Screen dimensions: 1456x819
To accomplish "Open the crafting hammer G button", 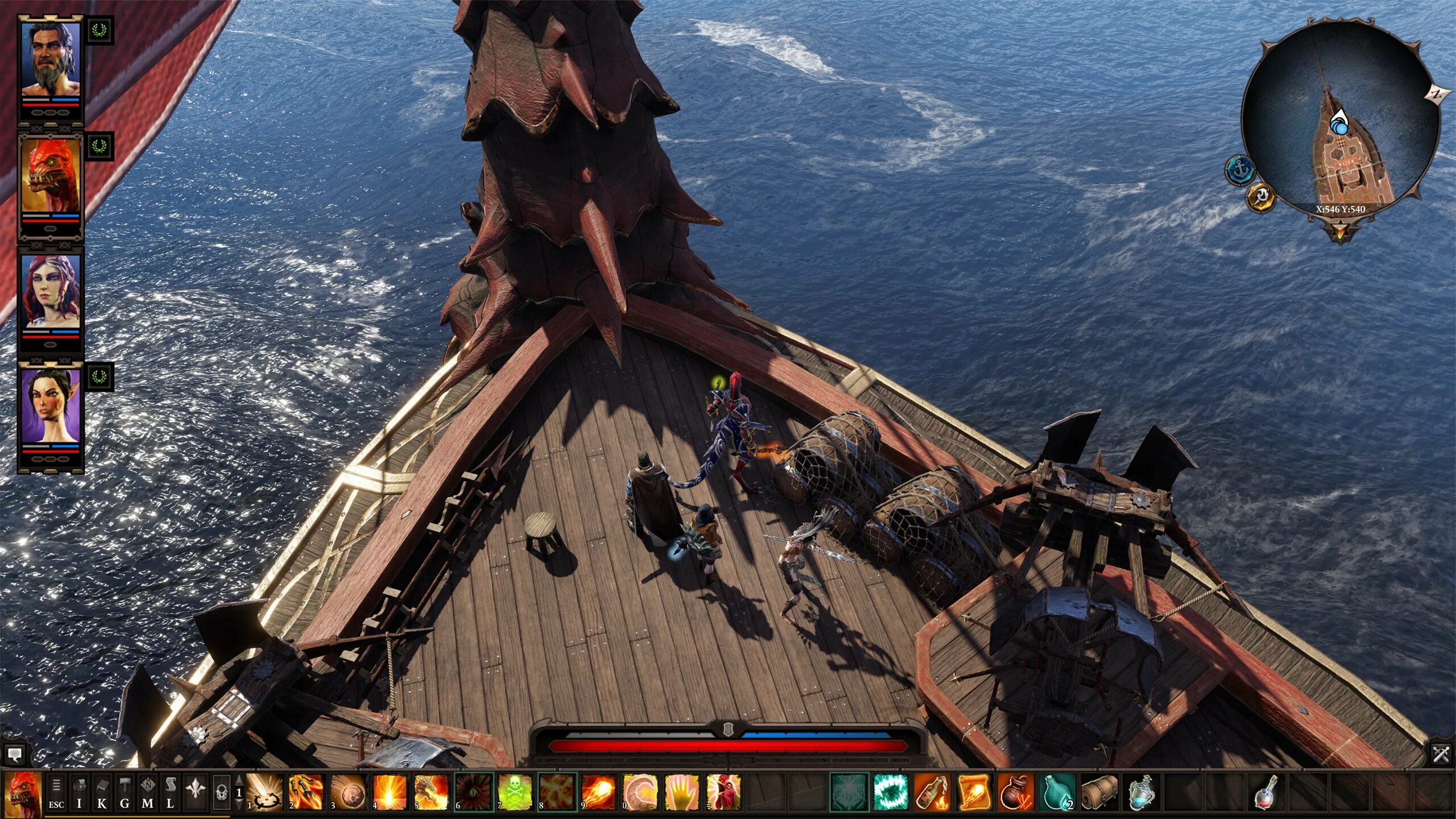I will pyautogui.click(x=125, y=792).
